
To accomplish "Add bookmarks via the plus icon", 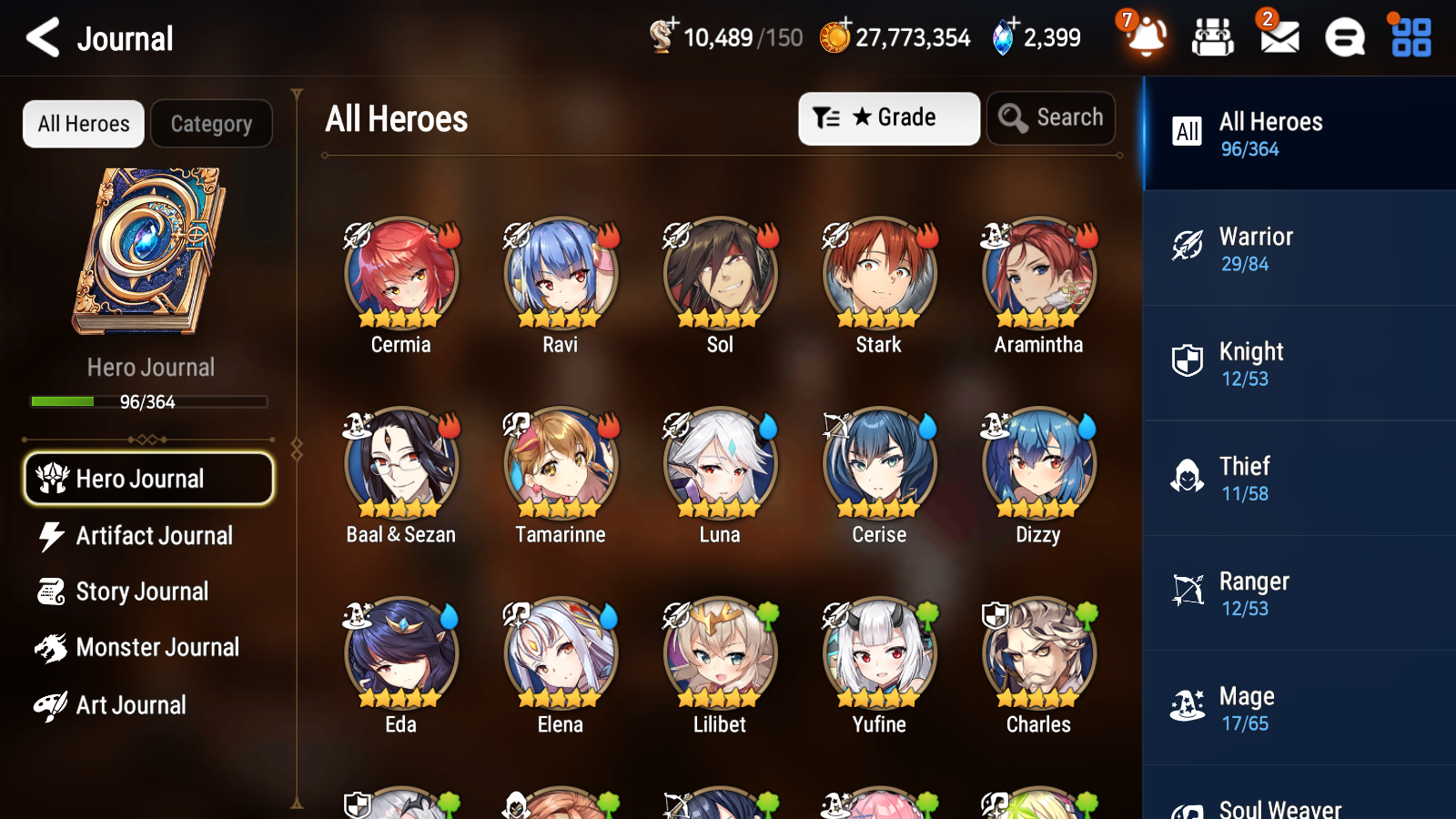I will coord(673,25).
